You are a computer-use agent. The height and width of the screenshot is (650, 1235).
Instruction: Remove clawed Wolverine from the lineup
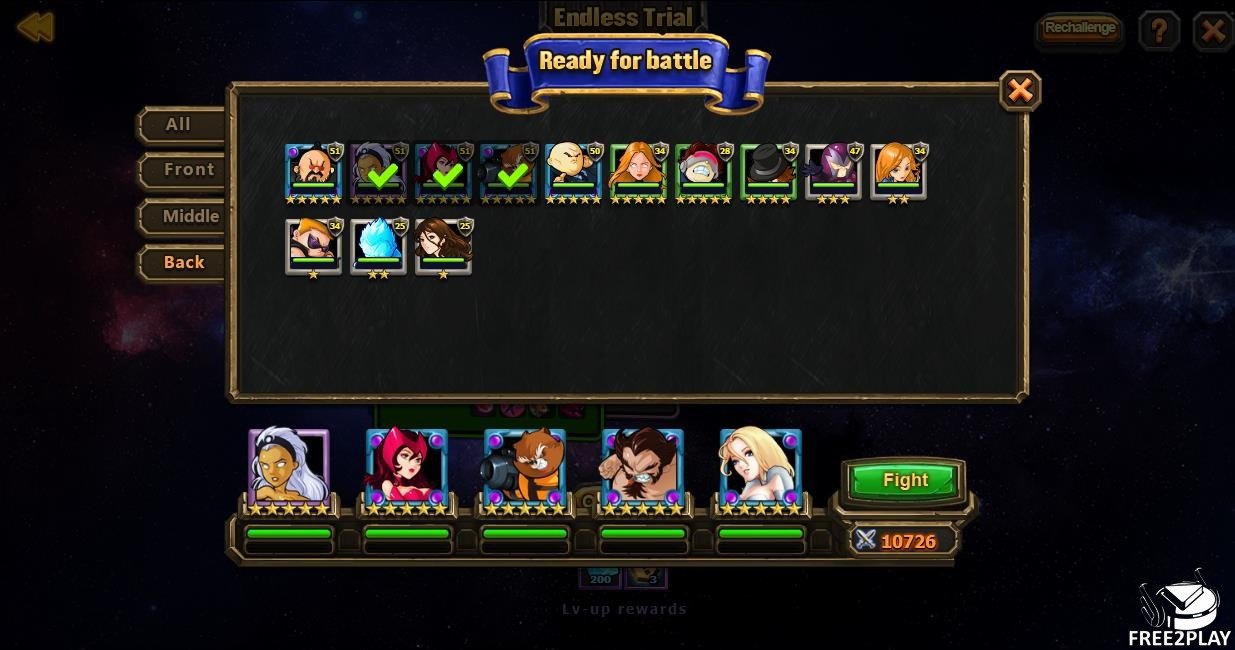pos(642,466)
